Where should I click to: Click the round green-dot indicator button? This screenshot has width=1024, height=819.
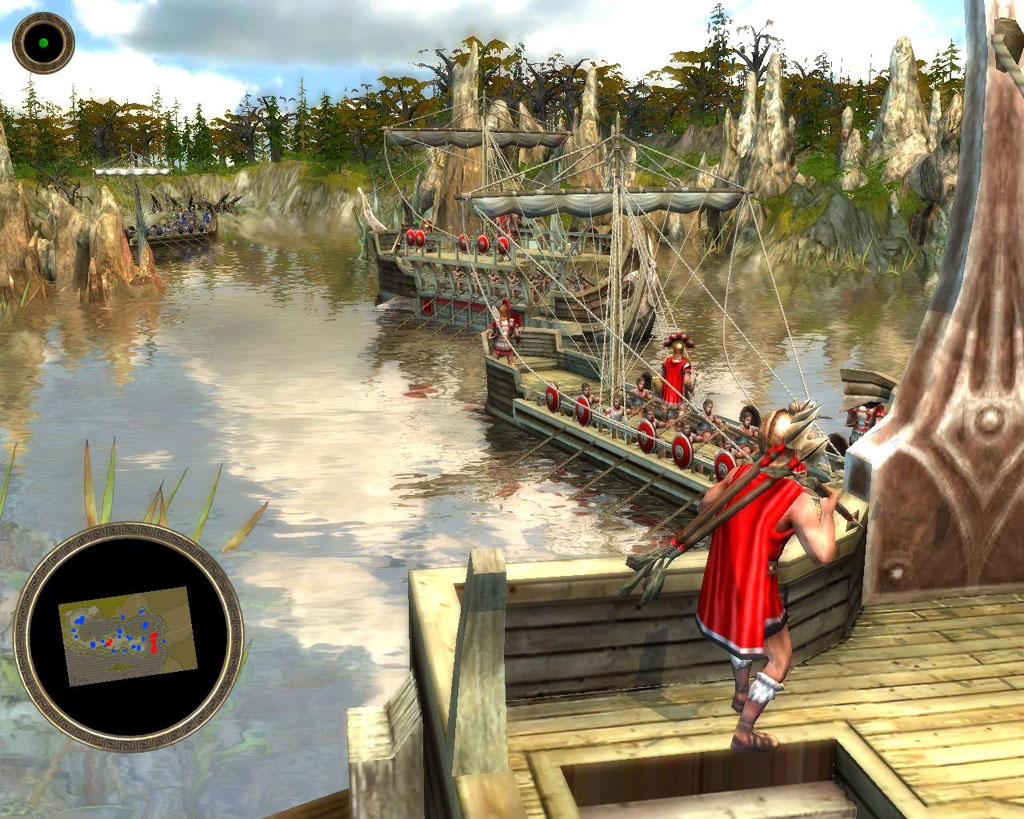43,43
